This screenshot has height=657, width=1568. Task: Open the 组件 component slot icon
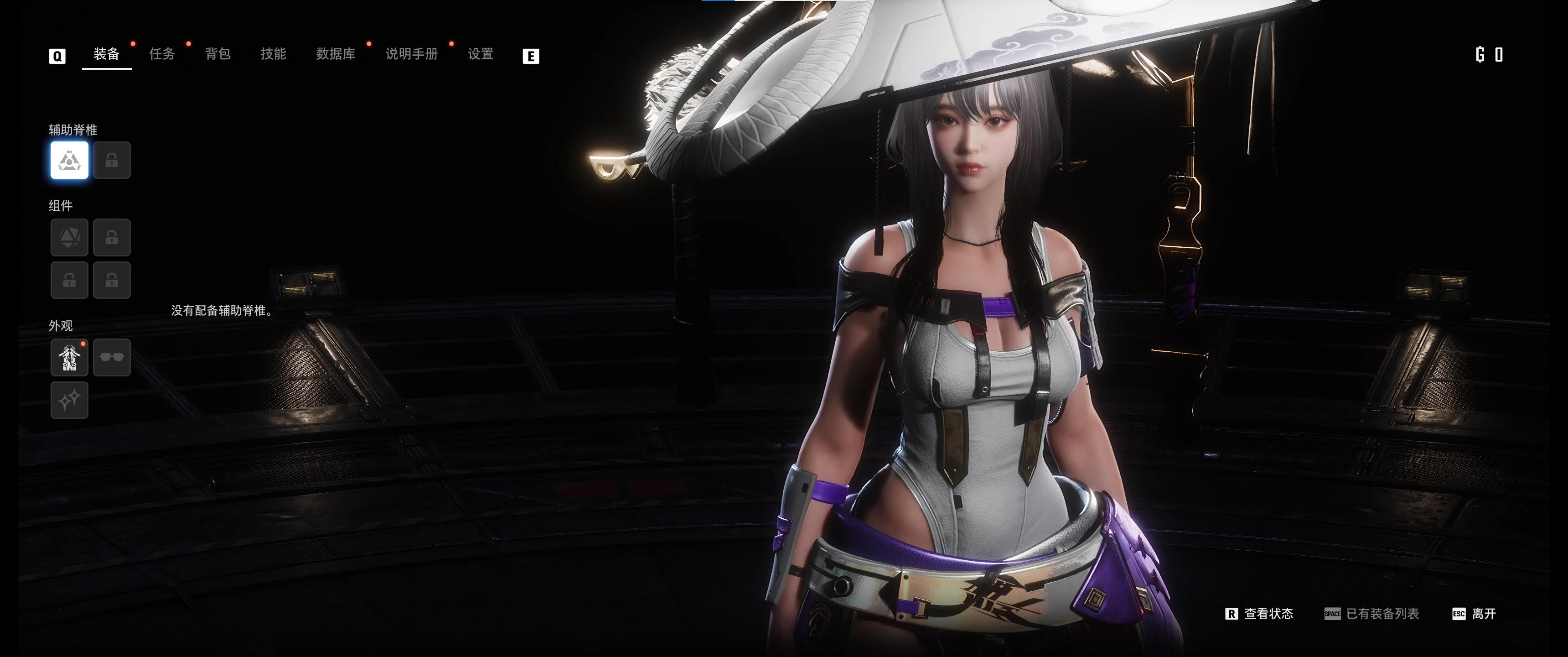point(69,237)
